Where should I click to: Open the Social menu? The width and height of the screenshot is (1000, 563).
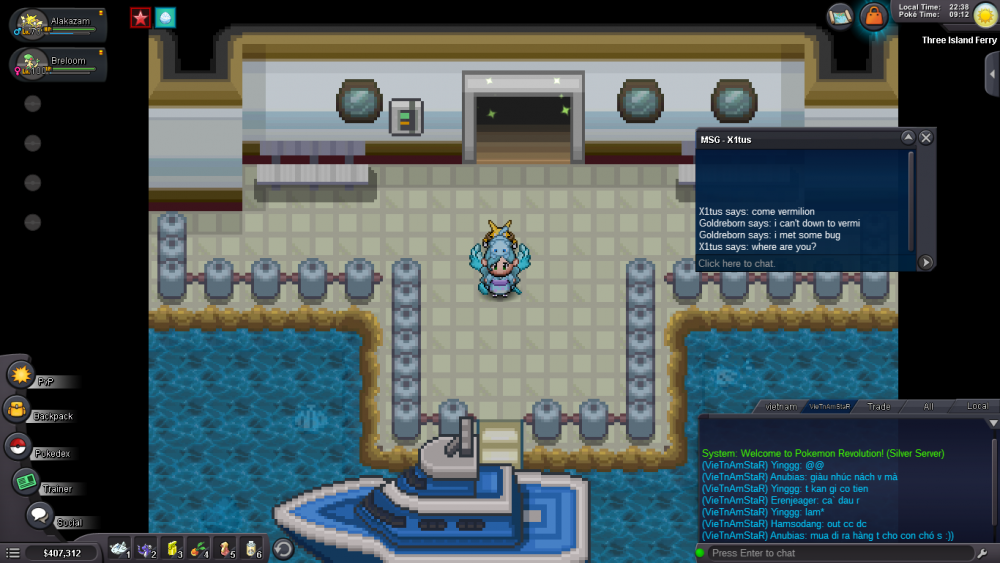[40, 516]
